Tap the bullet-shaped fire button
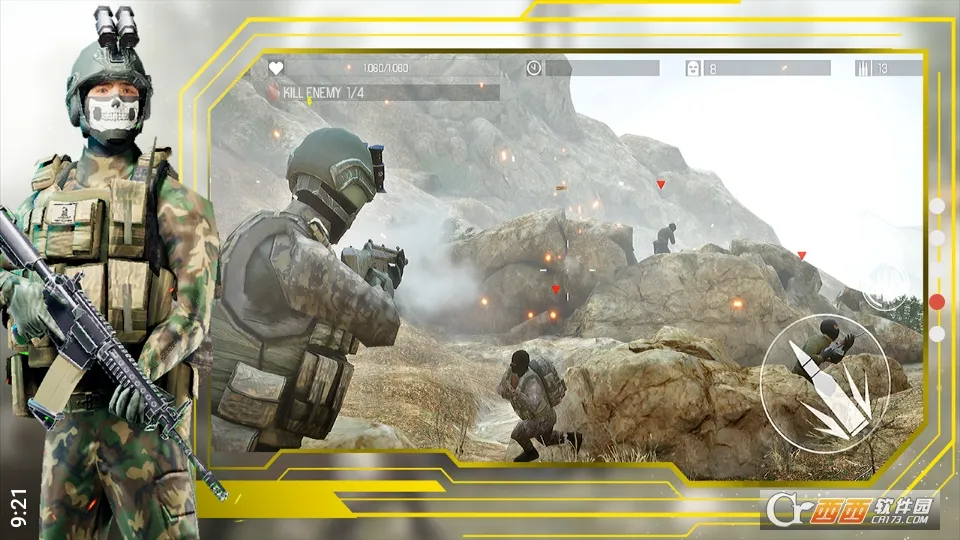 coord(824,379)
